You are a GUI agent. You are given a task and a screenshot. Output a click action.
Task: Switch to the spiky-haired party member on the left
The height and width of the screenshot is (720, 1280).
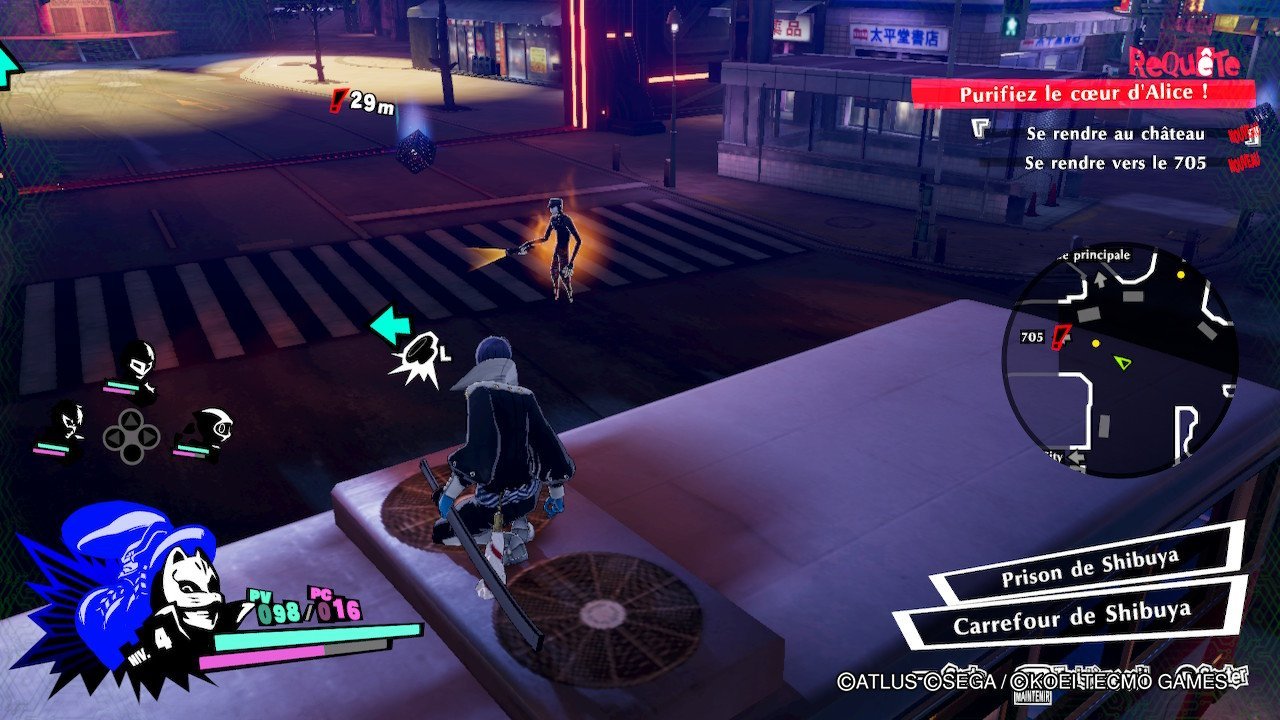pyautogui.click(x=68, y=428)
